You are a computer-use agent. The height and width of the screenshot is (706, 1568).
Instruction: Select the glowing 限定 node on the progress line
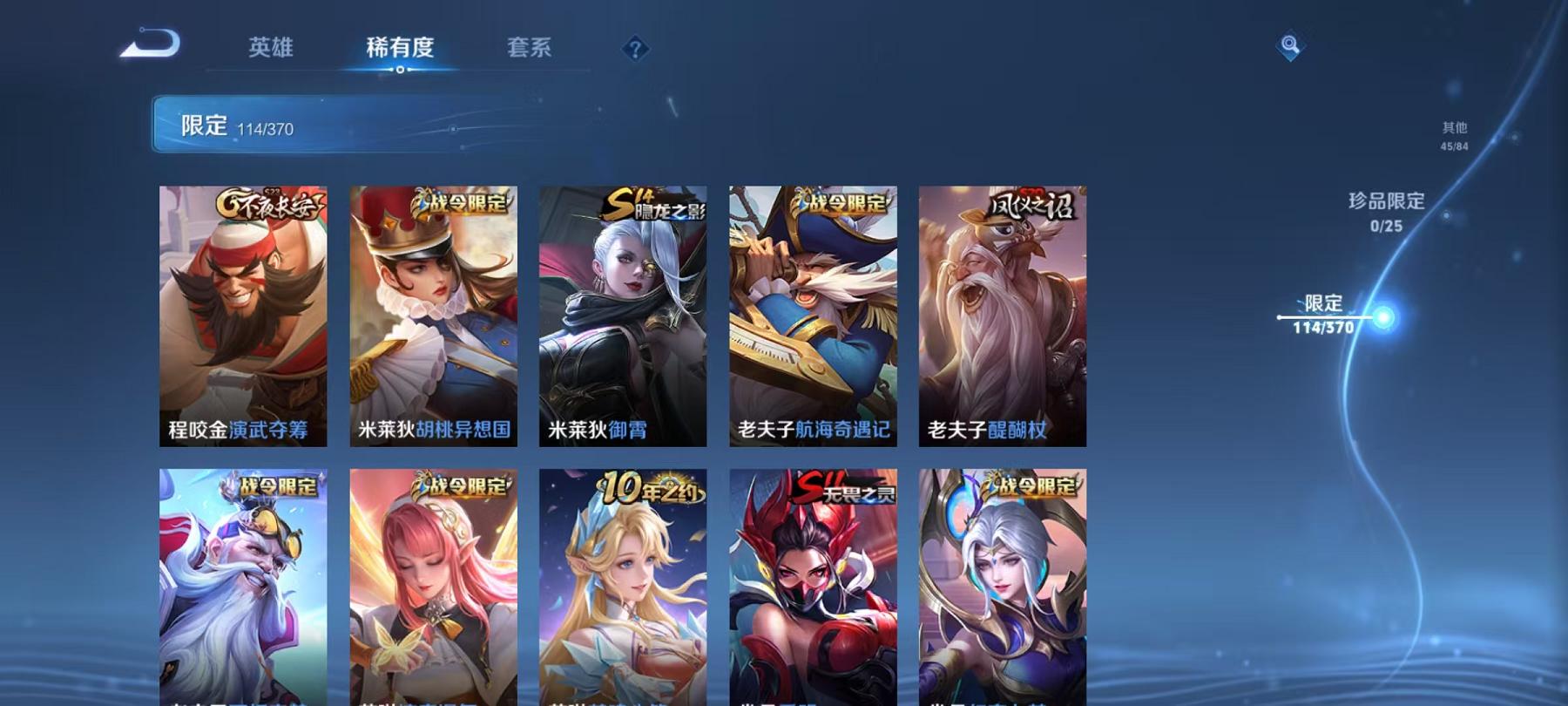click(1382, 316)
